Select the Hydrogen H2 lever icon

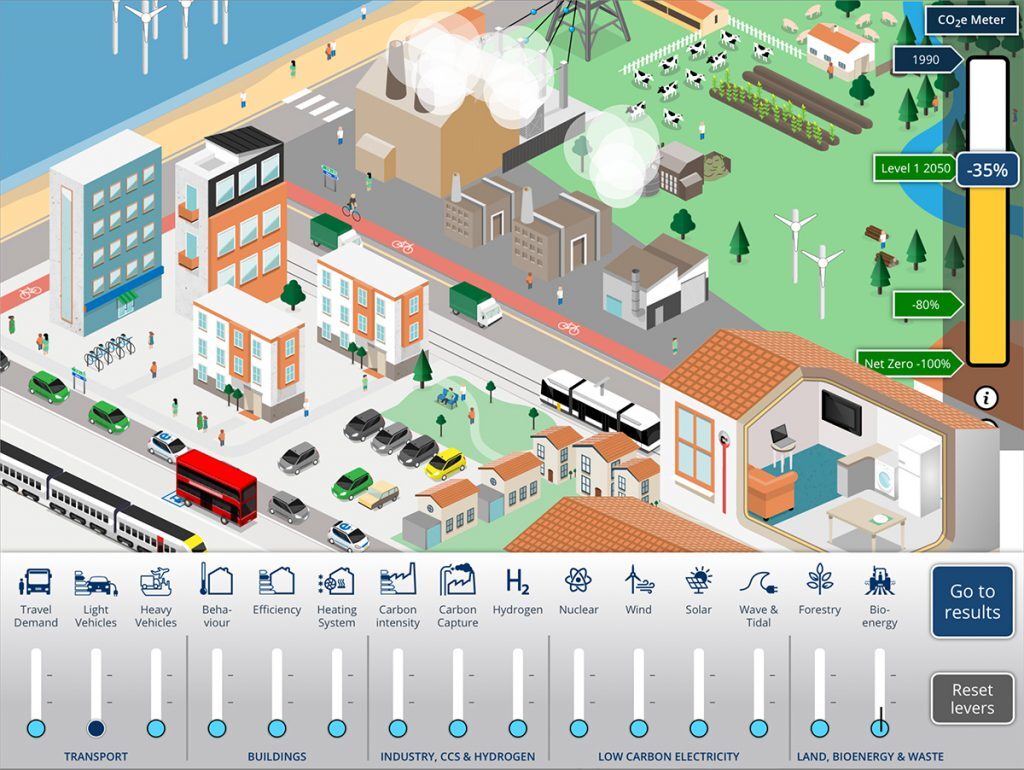[517, 581]
